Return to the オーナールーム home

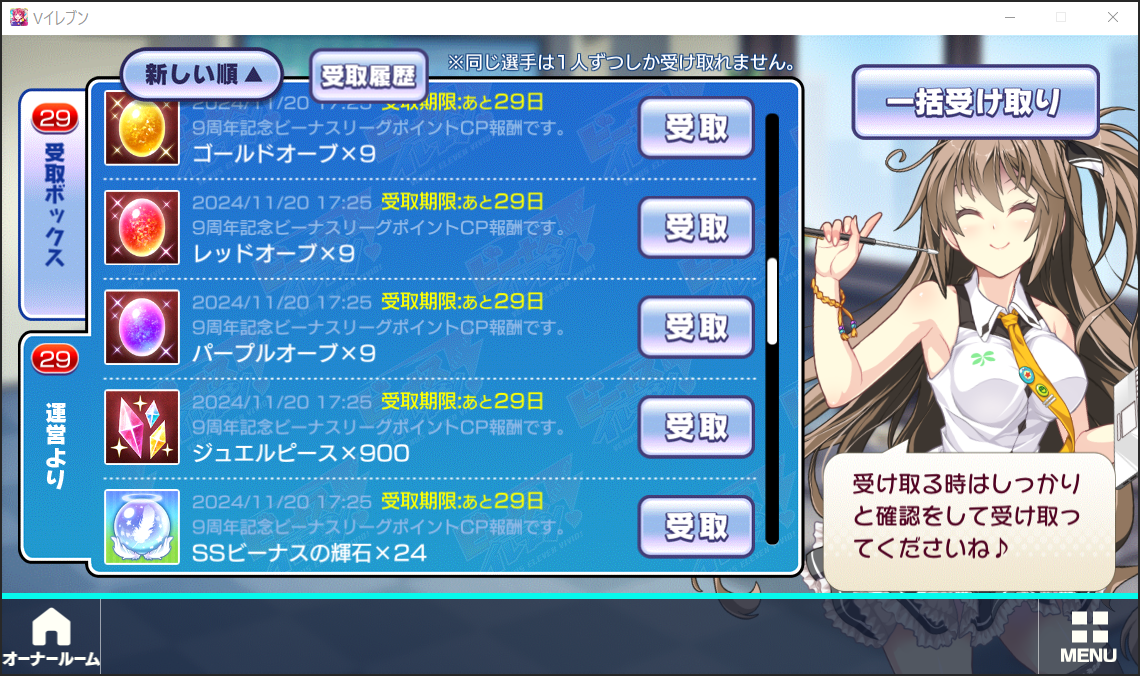[x=51, y=638]
